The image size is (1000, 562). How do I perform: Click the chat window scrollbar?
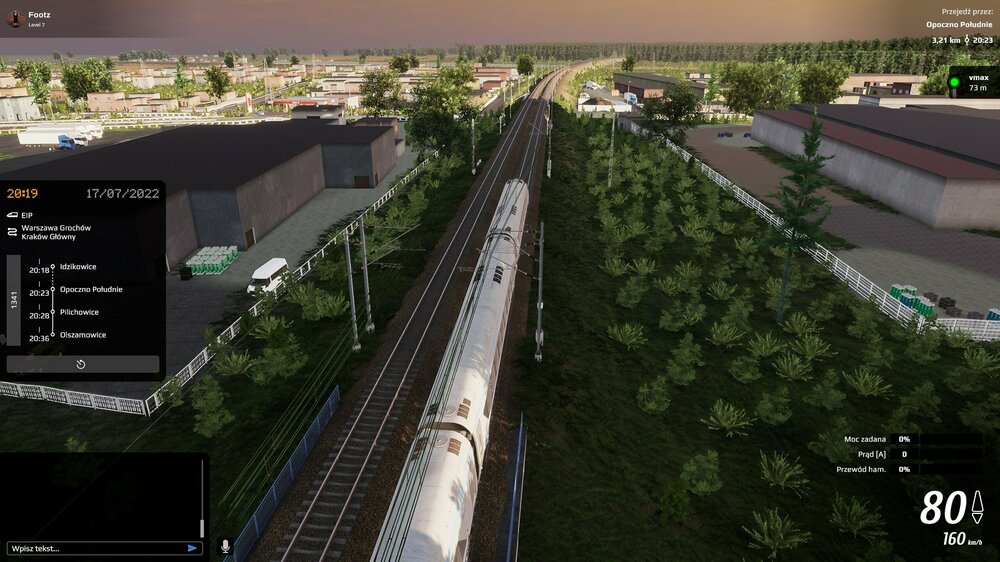pos(202,500)
